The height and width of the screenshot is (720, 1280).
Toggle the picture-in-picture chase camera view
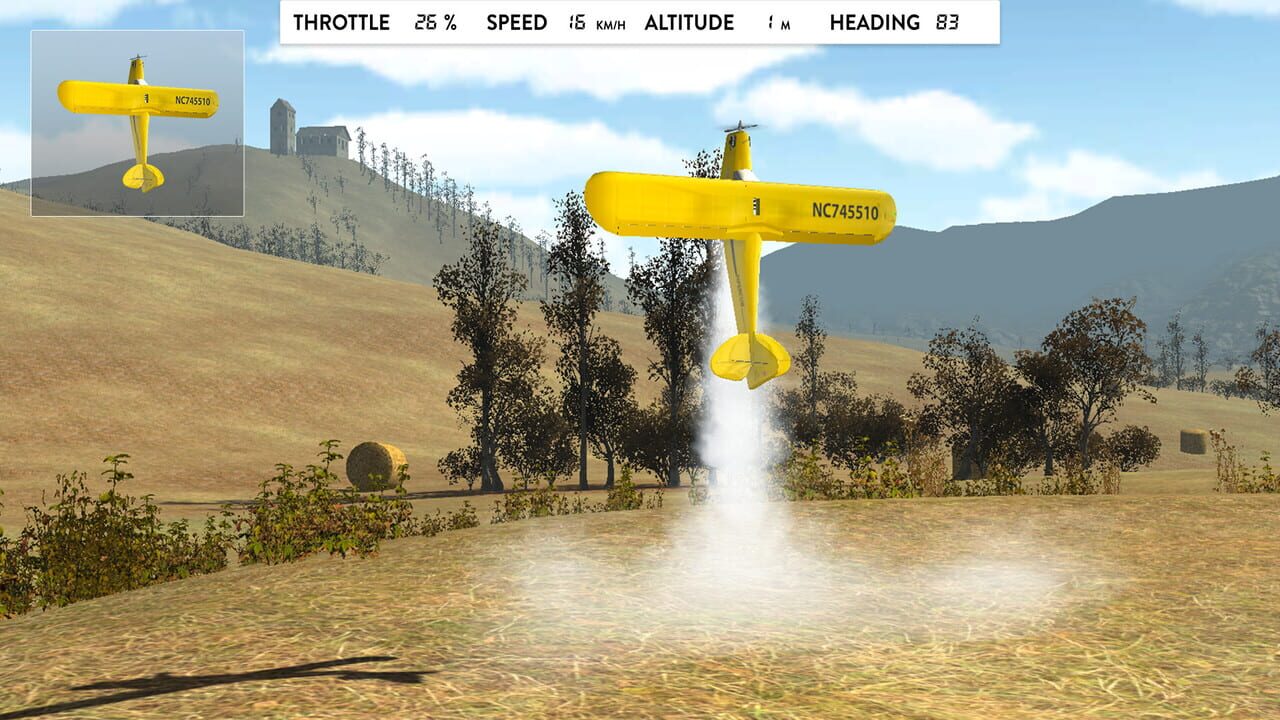click(x=138, y=124)
